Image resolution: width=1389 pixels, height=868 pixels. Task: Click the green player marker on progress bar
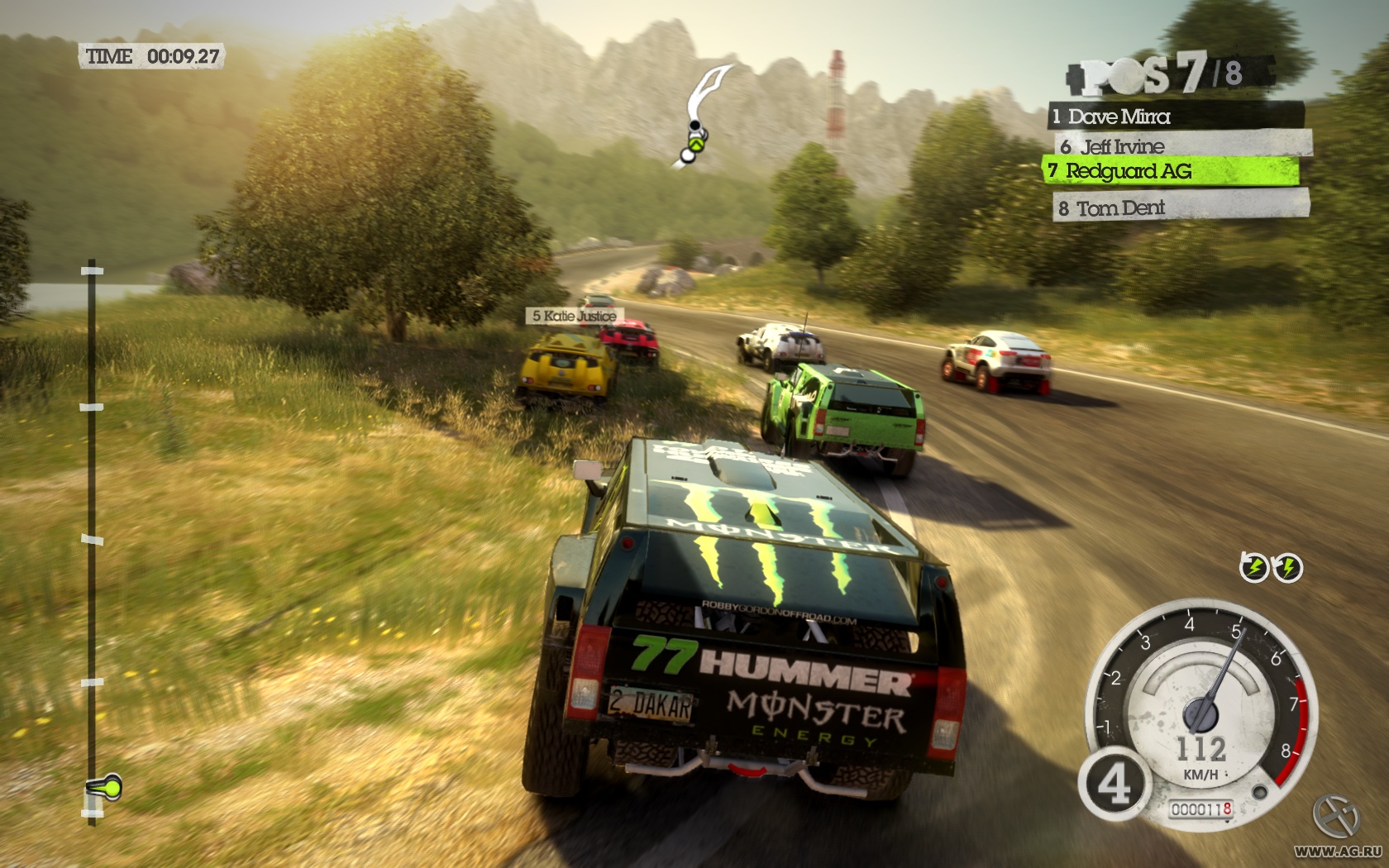[x=106, y=787]
